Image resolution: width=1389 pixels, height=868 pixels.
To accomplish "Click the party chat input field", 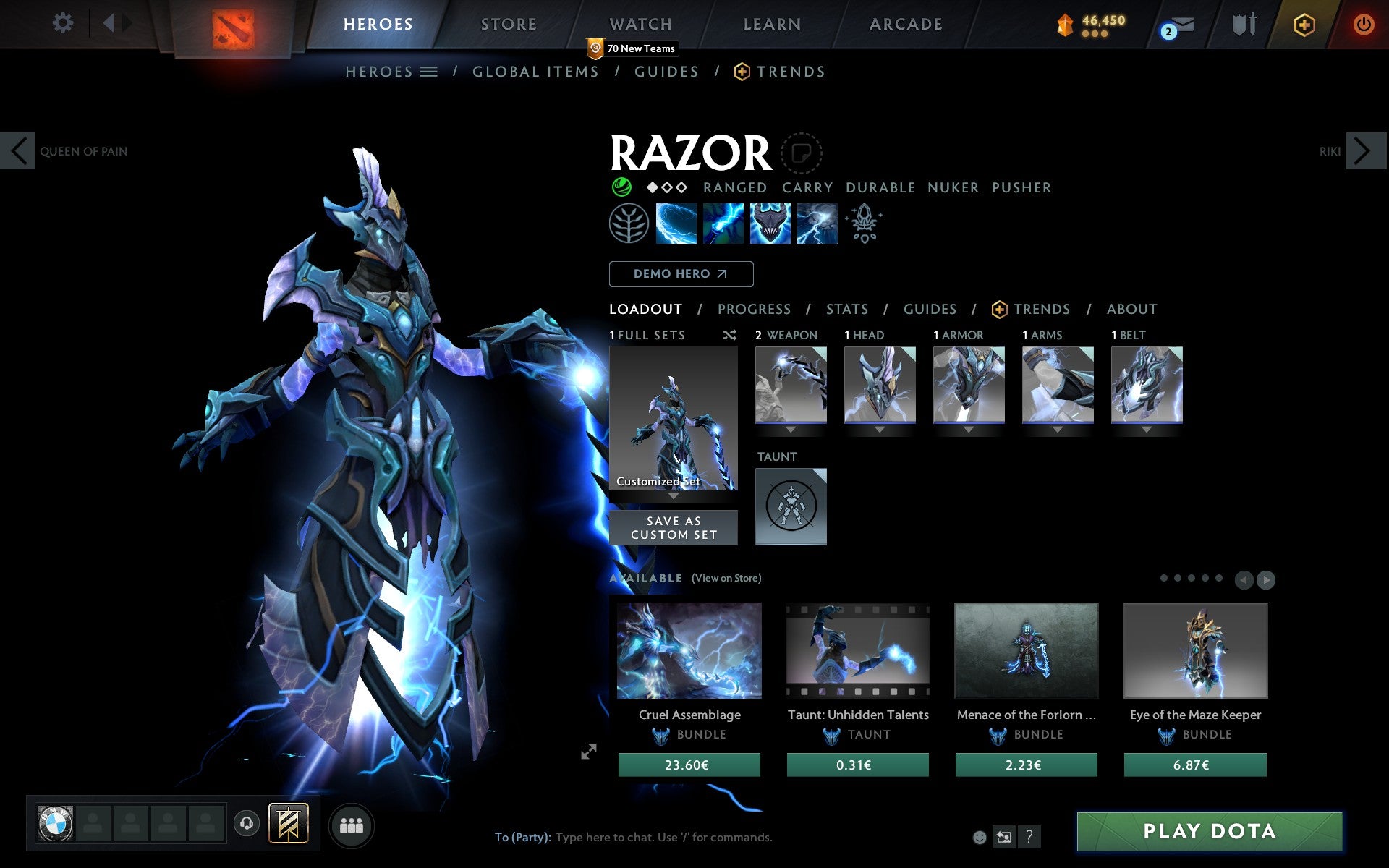I will (663, 837).
